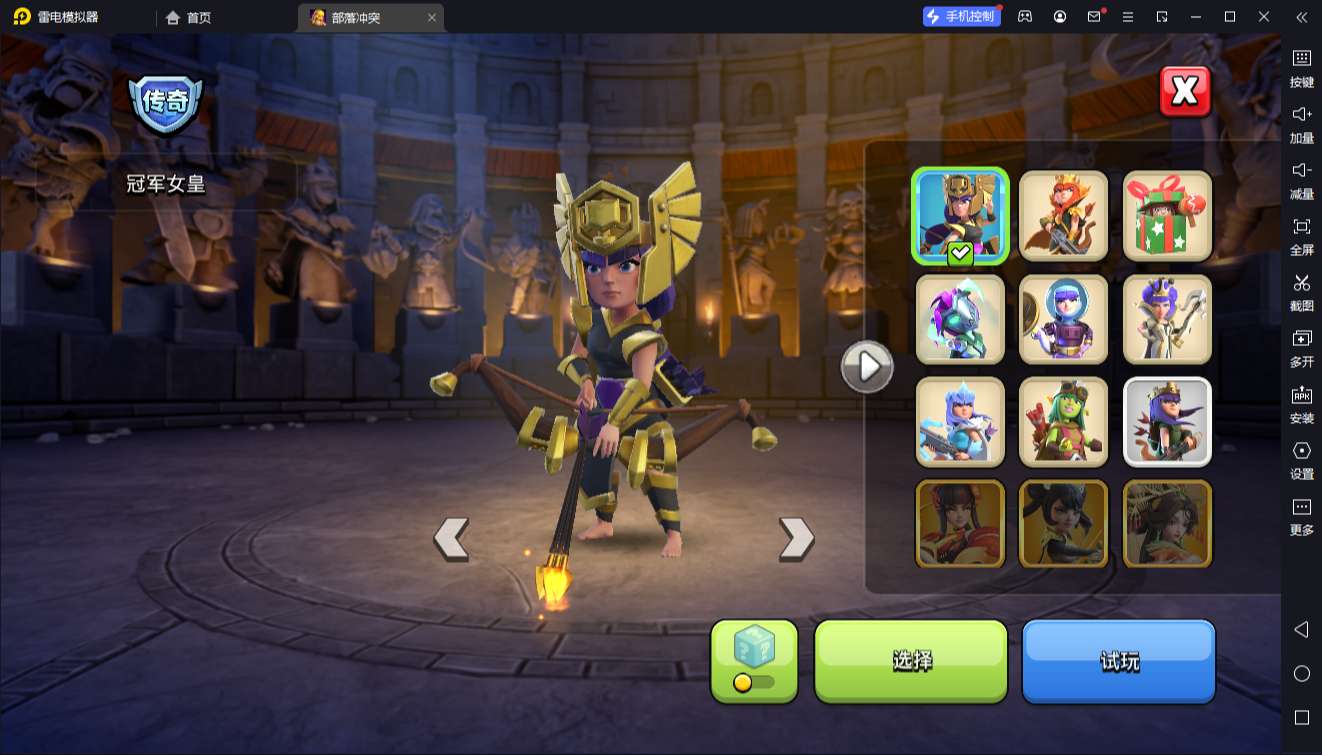Screen dimensions: 1322x755
Task: Toggle the random skin cube switch
Action: point(754,682)
